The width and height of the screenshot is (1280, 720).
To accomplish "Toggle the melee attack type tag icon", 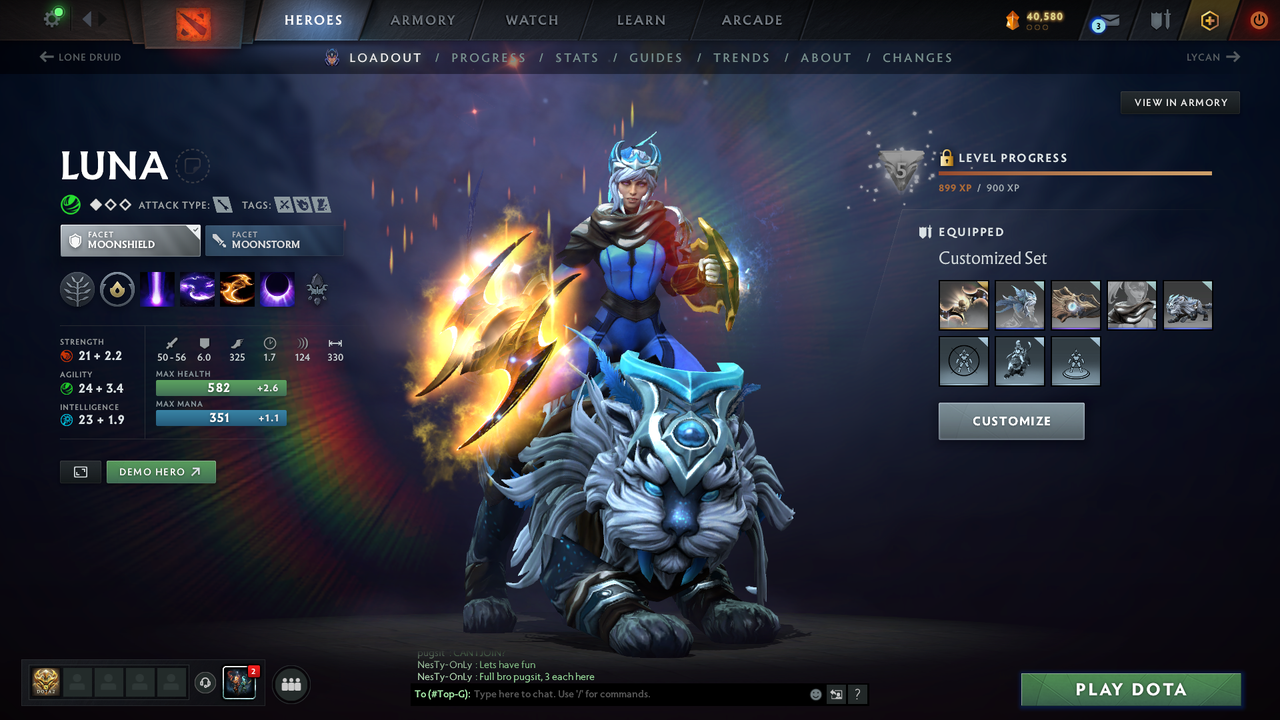I will pyautogui.click(x=222, y=204).
